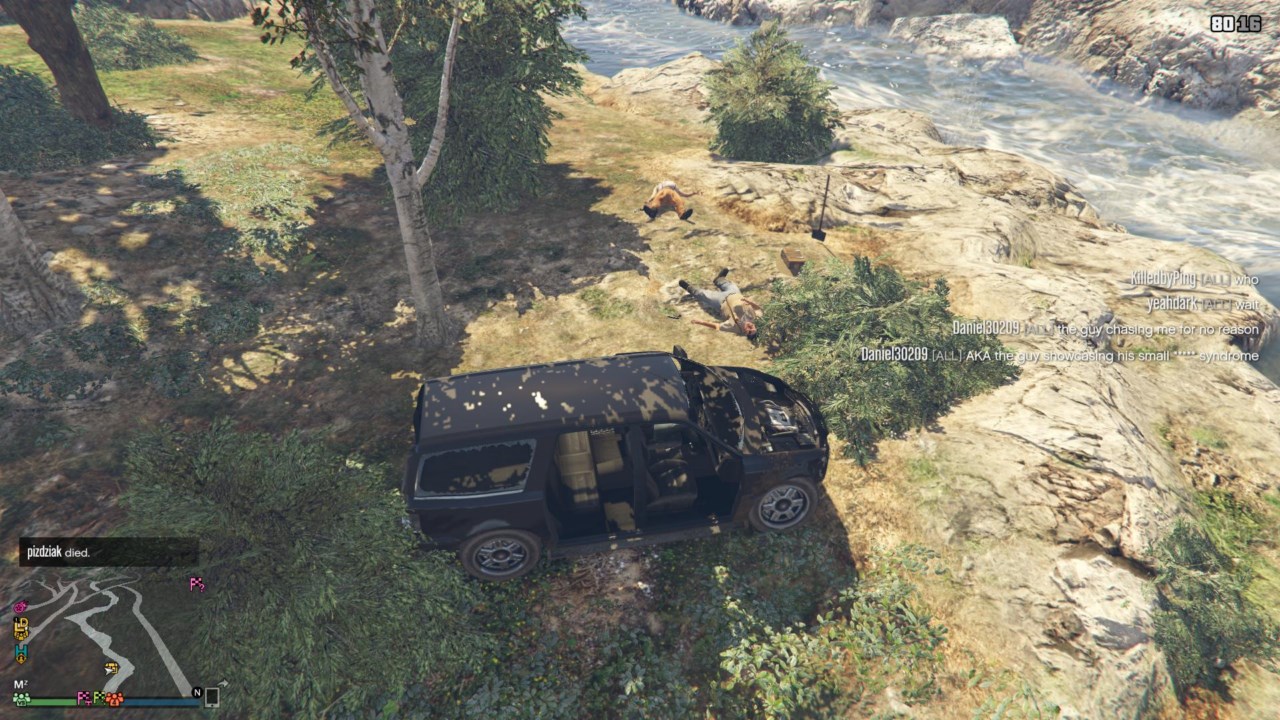Screen dimensions: 1280x720
Task: Click Daniel30209's latest chat message
Action: (x=1059, y=355)
